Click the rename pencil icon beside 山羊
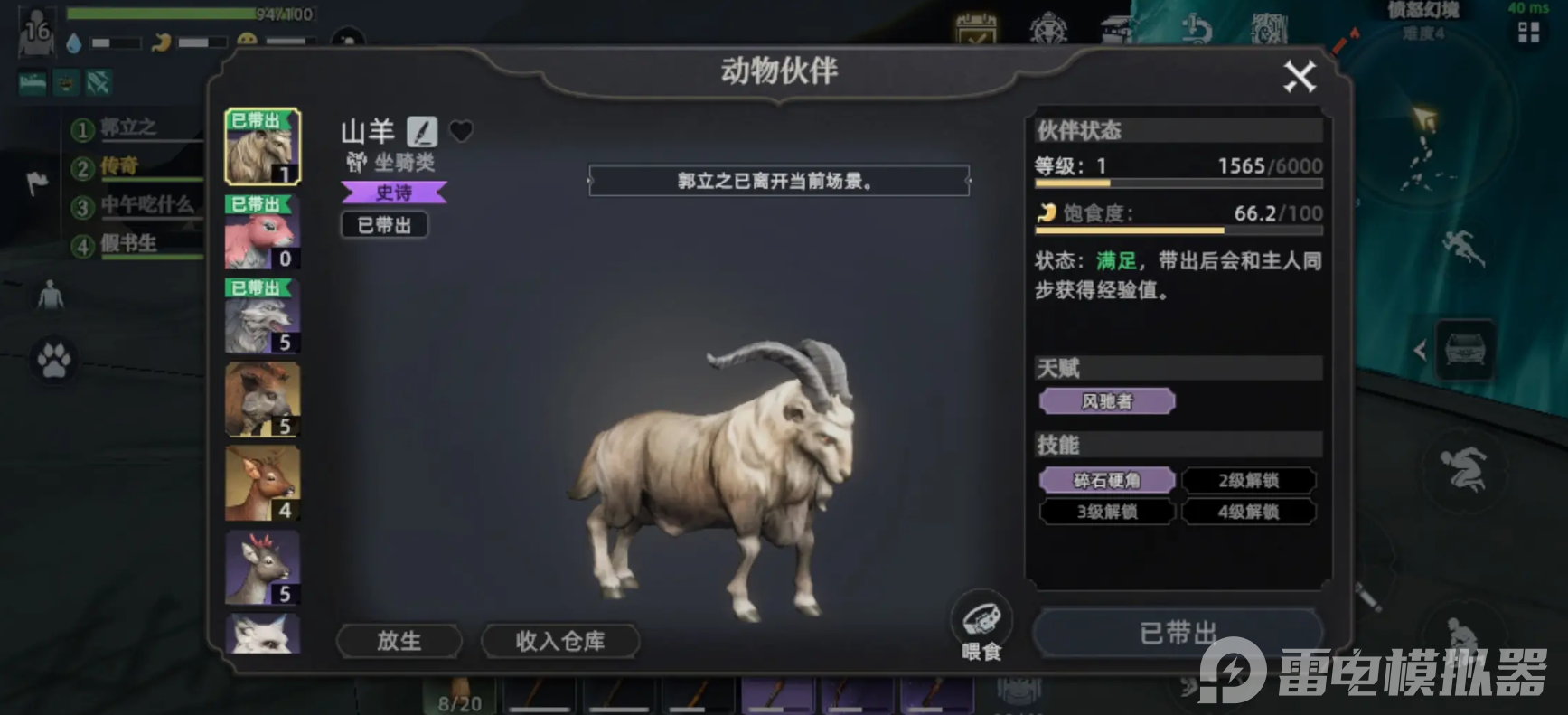This screenshot has width=1568, height=715. (424, 130)
